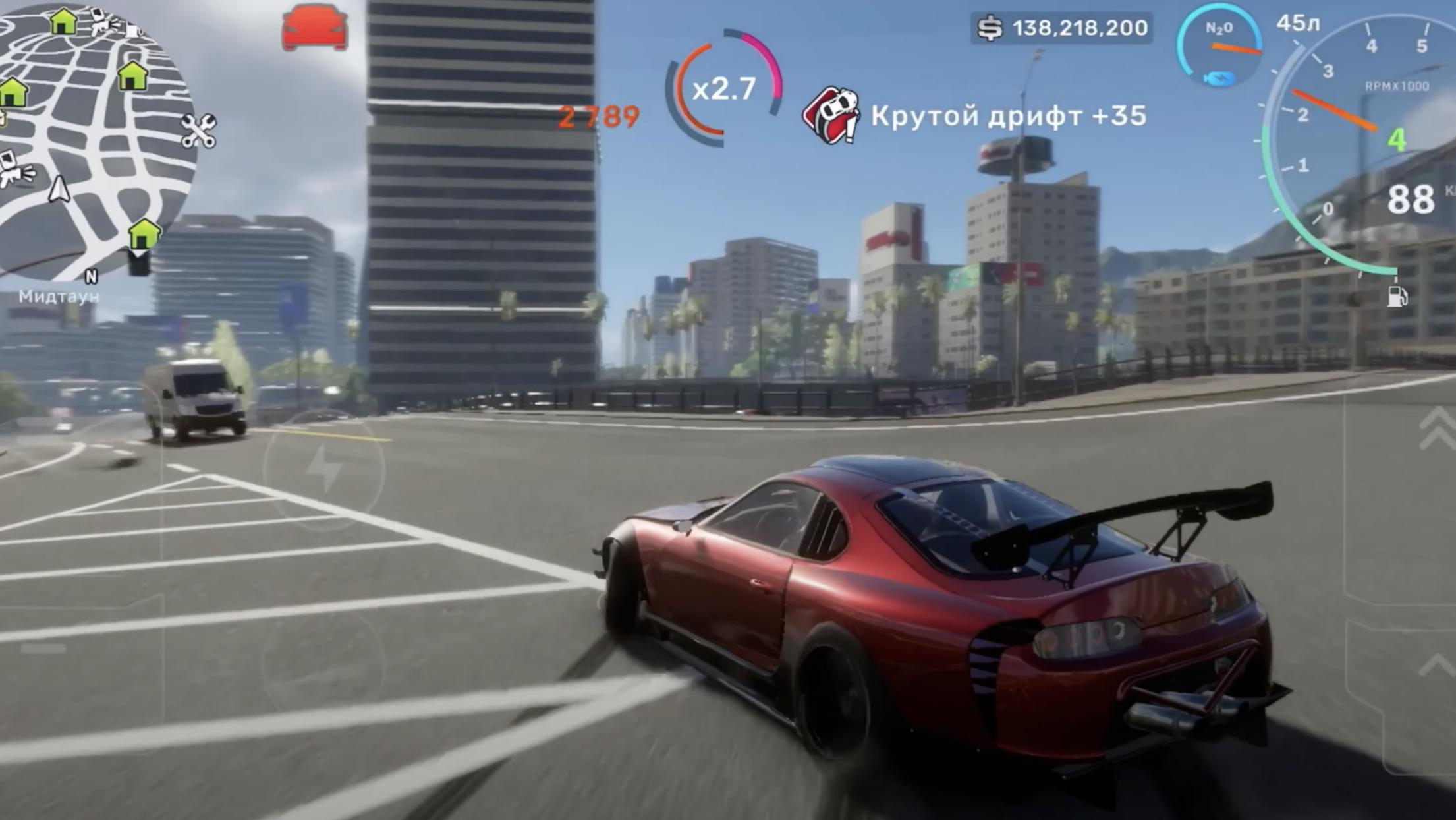The height and width of the screenshot is (820, 1456).
Task: Open the dollar money balance panel
Action: tap(1061, 28)
